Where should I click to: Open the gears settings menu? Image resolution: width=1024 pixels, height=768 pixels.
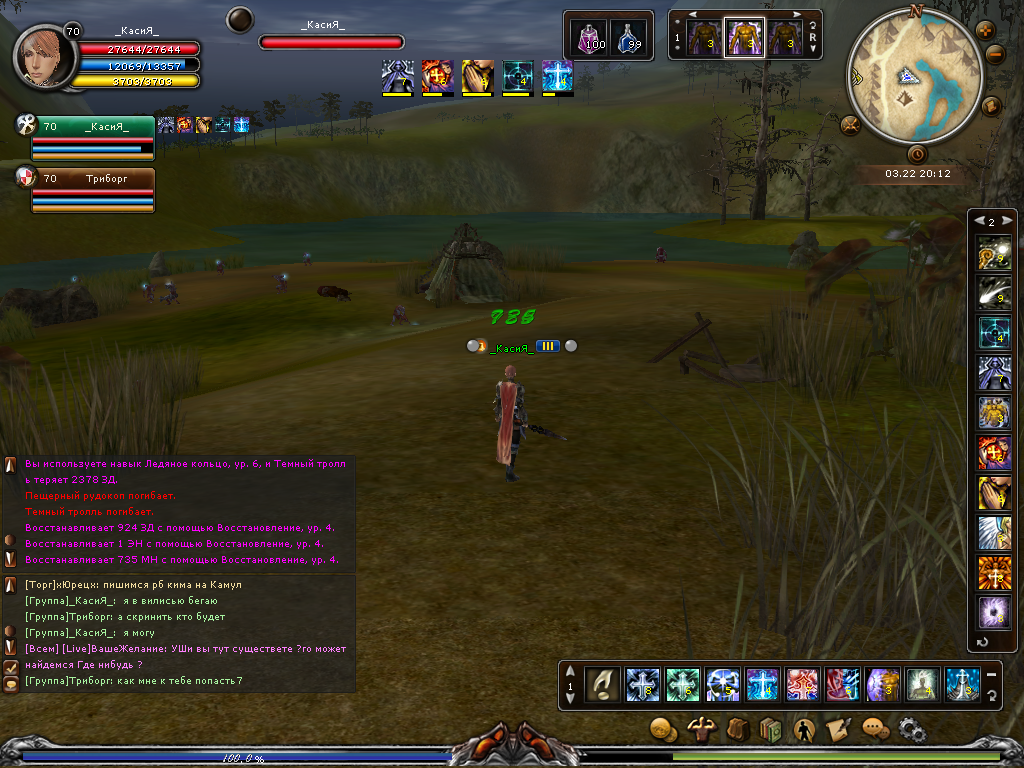[x=911, y=730]
